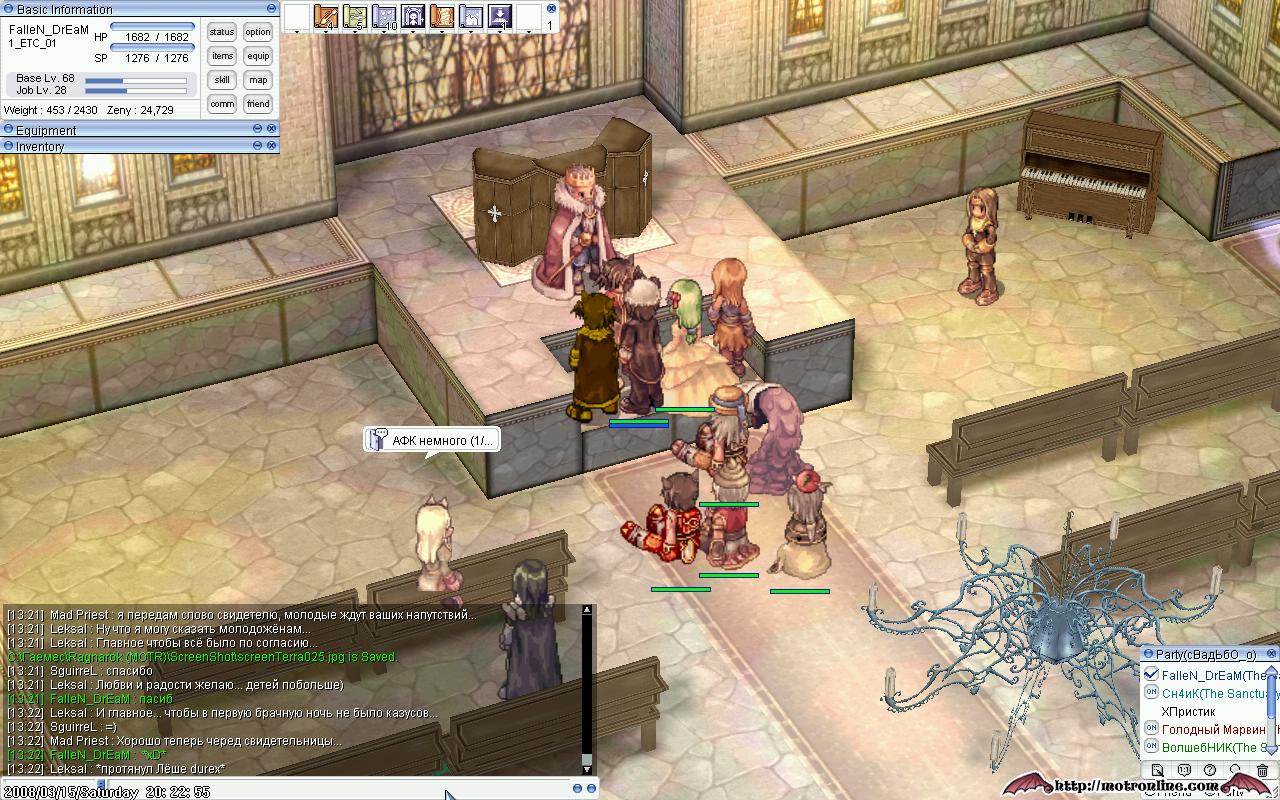Close the Equipment window

pos(271,129)
